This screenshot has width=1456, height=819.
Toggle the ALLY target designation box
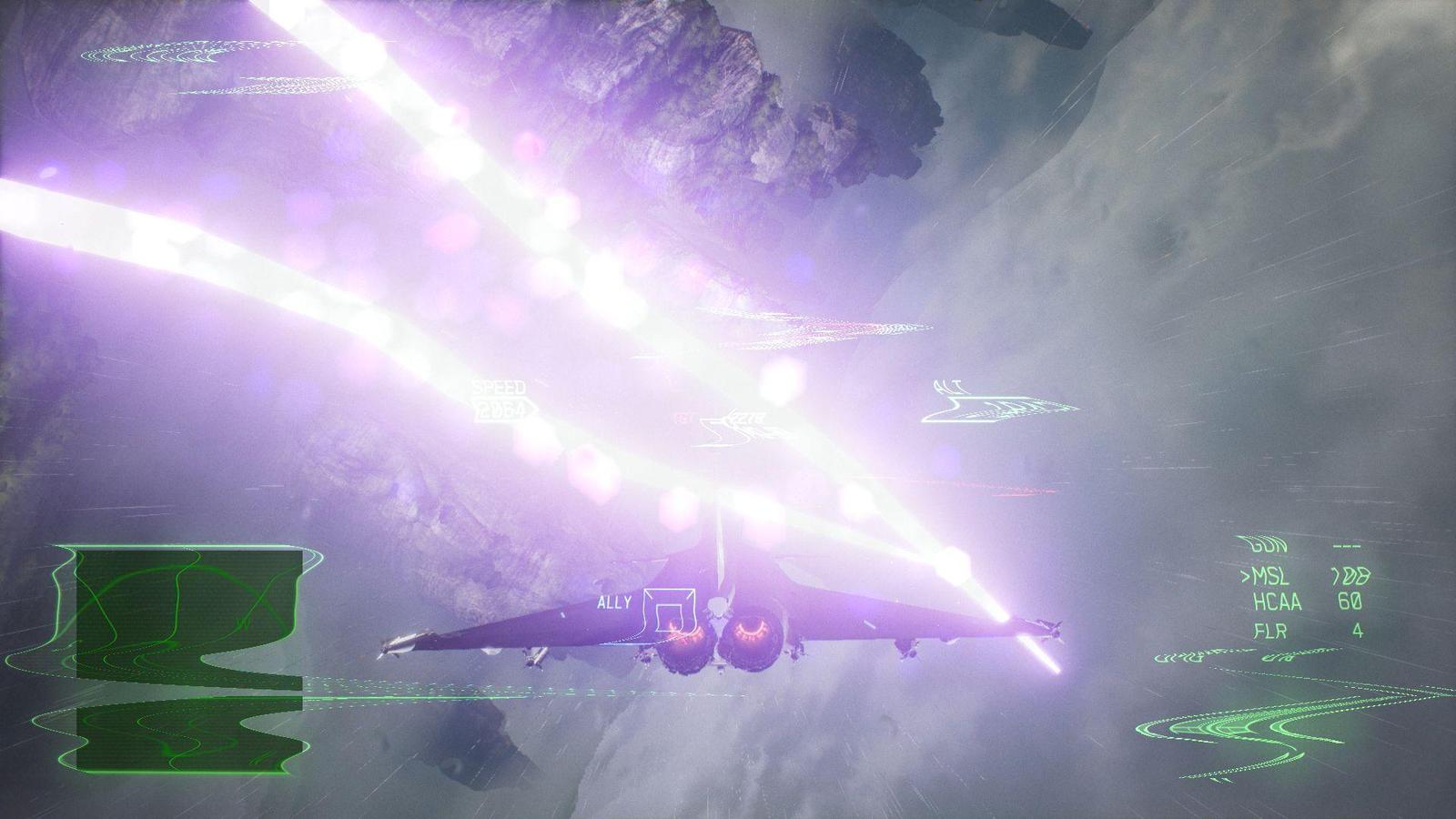(x=669, y=608)
